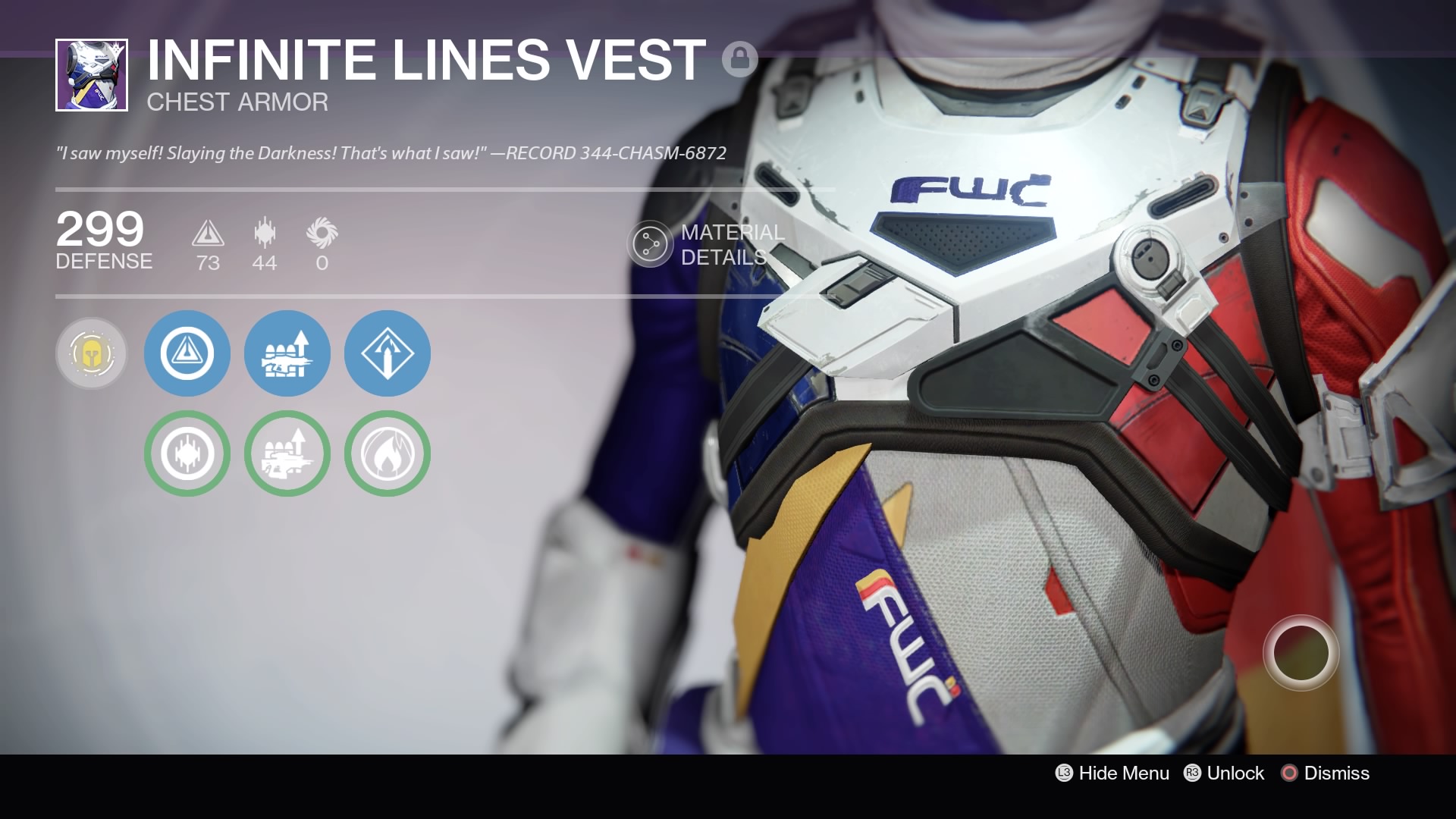Select the yellow helmet perk node

(92, 353)
